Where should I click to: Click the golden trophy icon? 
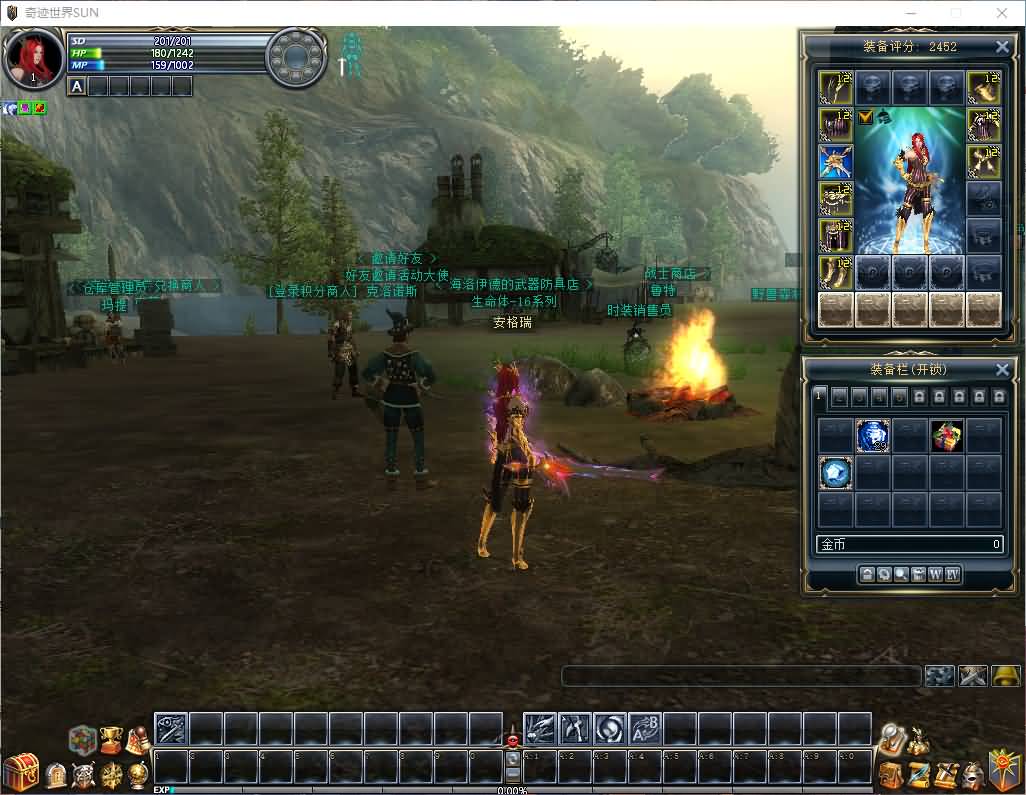tap(111, 738)
